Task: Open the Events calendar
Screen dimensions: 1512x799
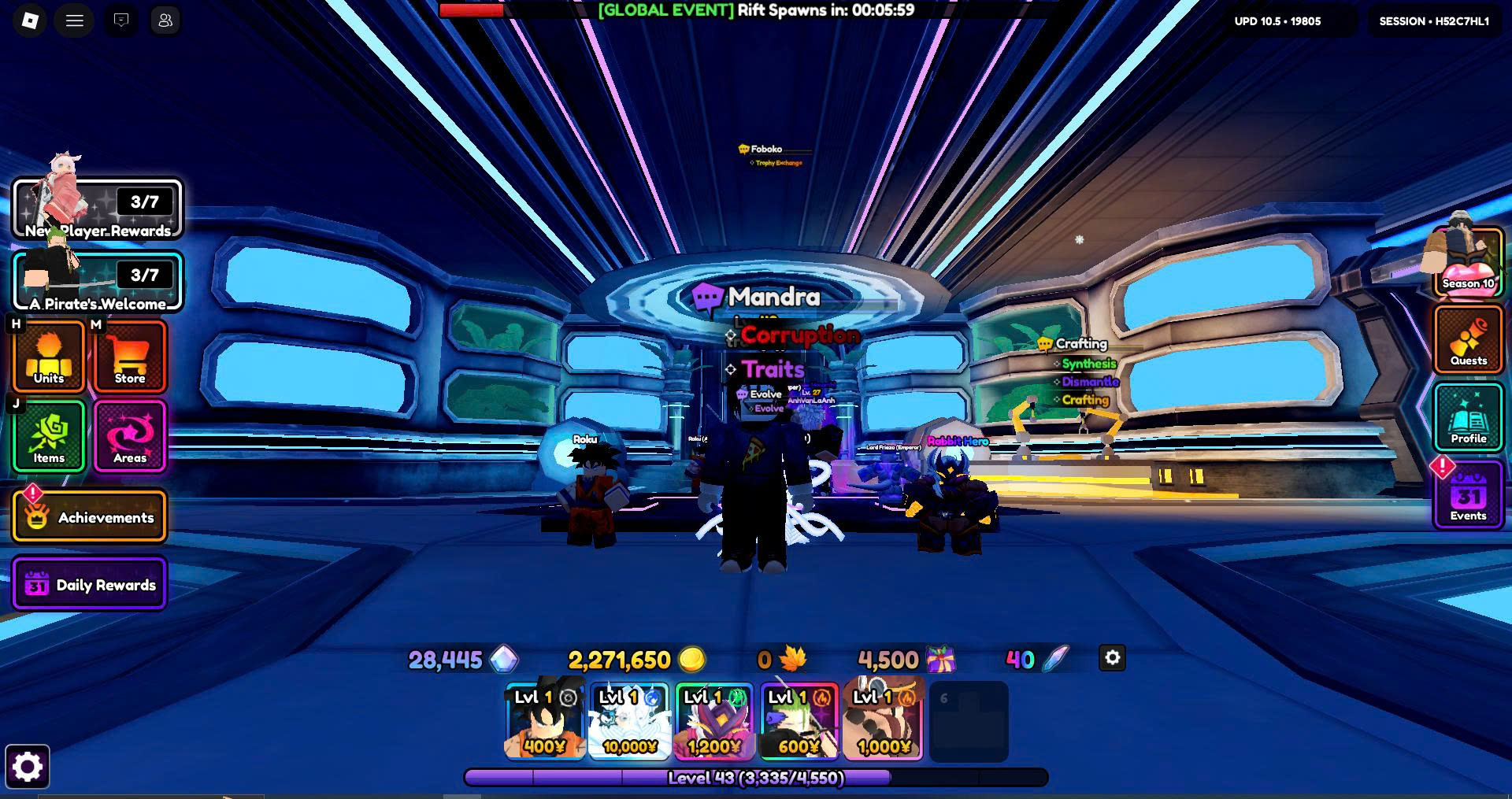Action: tap(1468, 498)
